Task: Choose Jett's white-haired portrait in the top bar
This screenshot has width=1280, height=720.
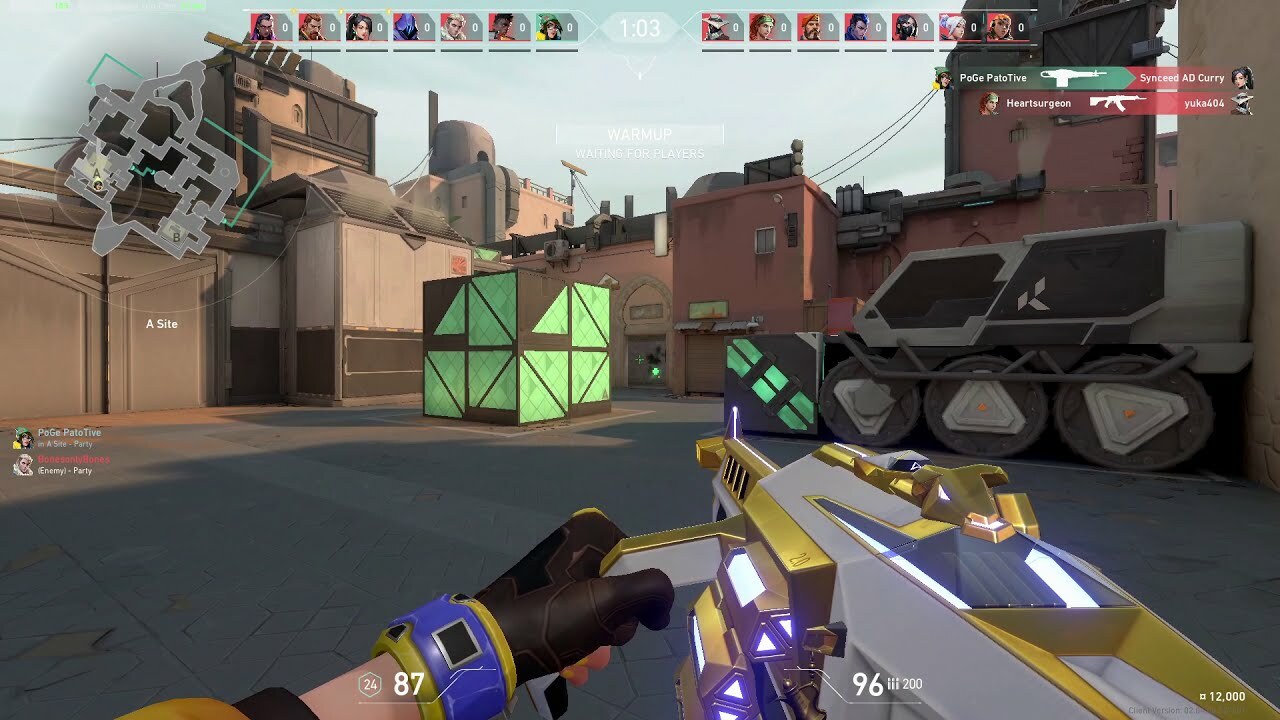Action: click(952, 27)
